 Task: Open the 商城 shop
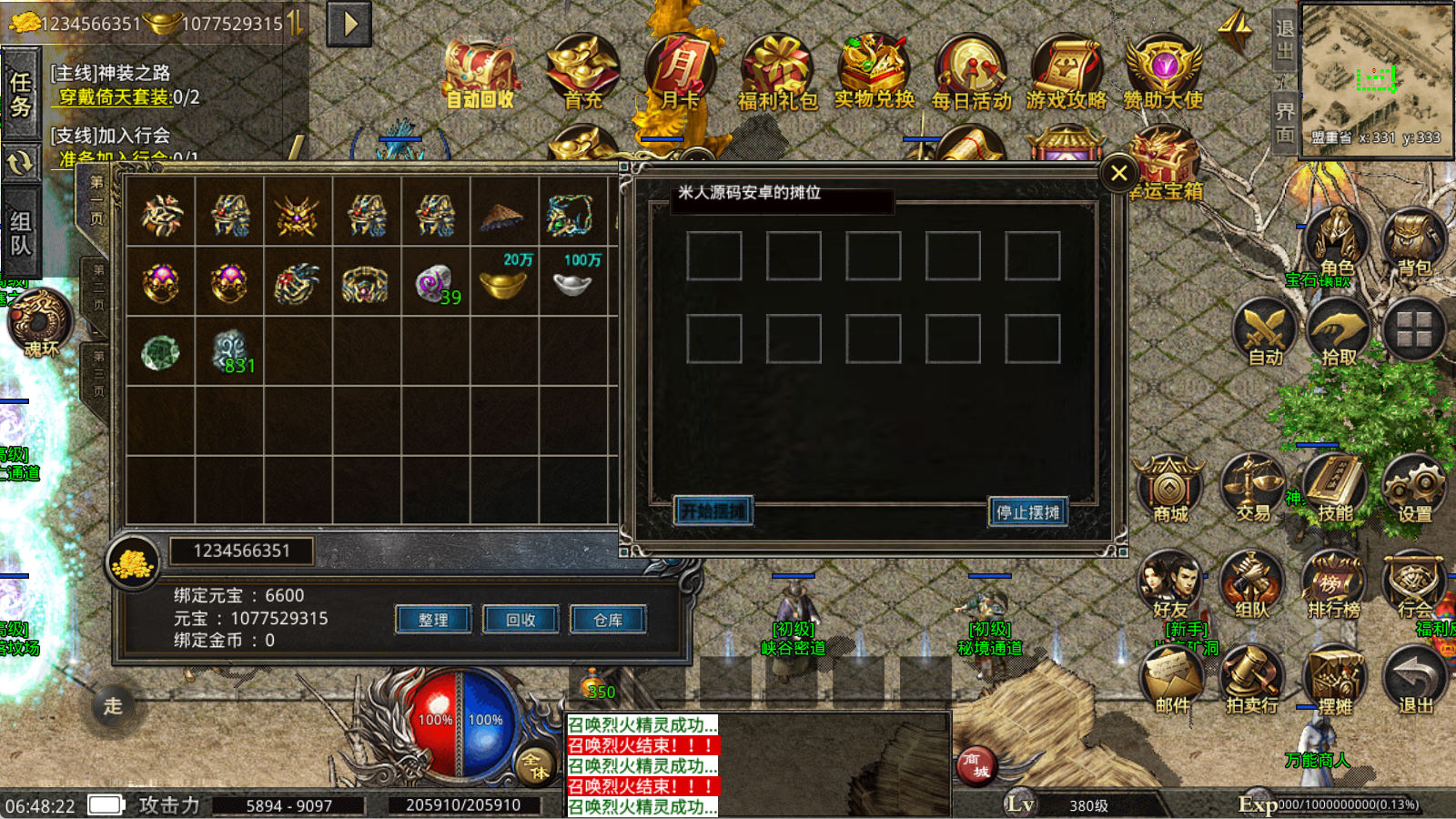coord(1170,489)
